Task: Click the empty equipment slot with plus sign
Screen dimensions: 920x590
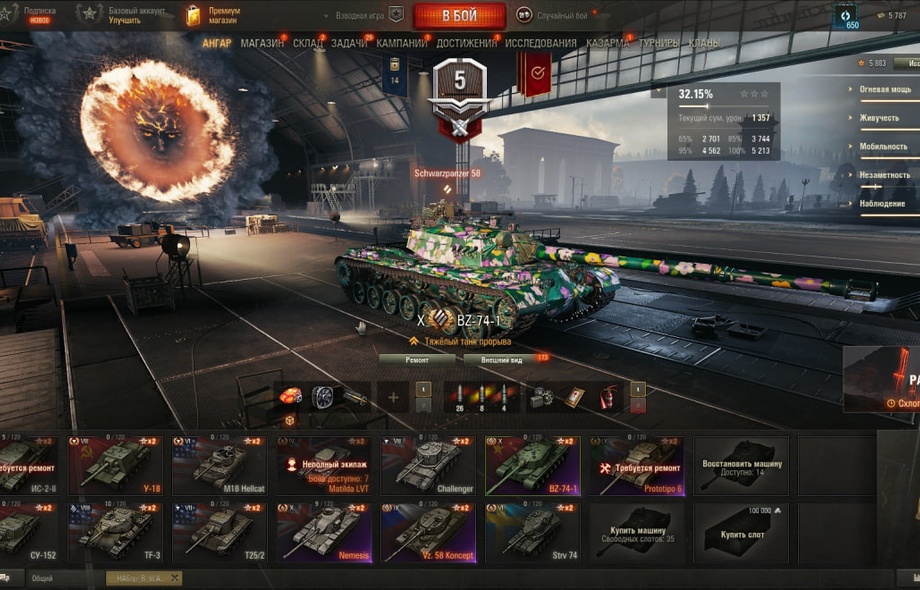Action: pos(393,397)
